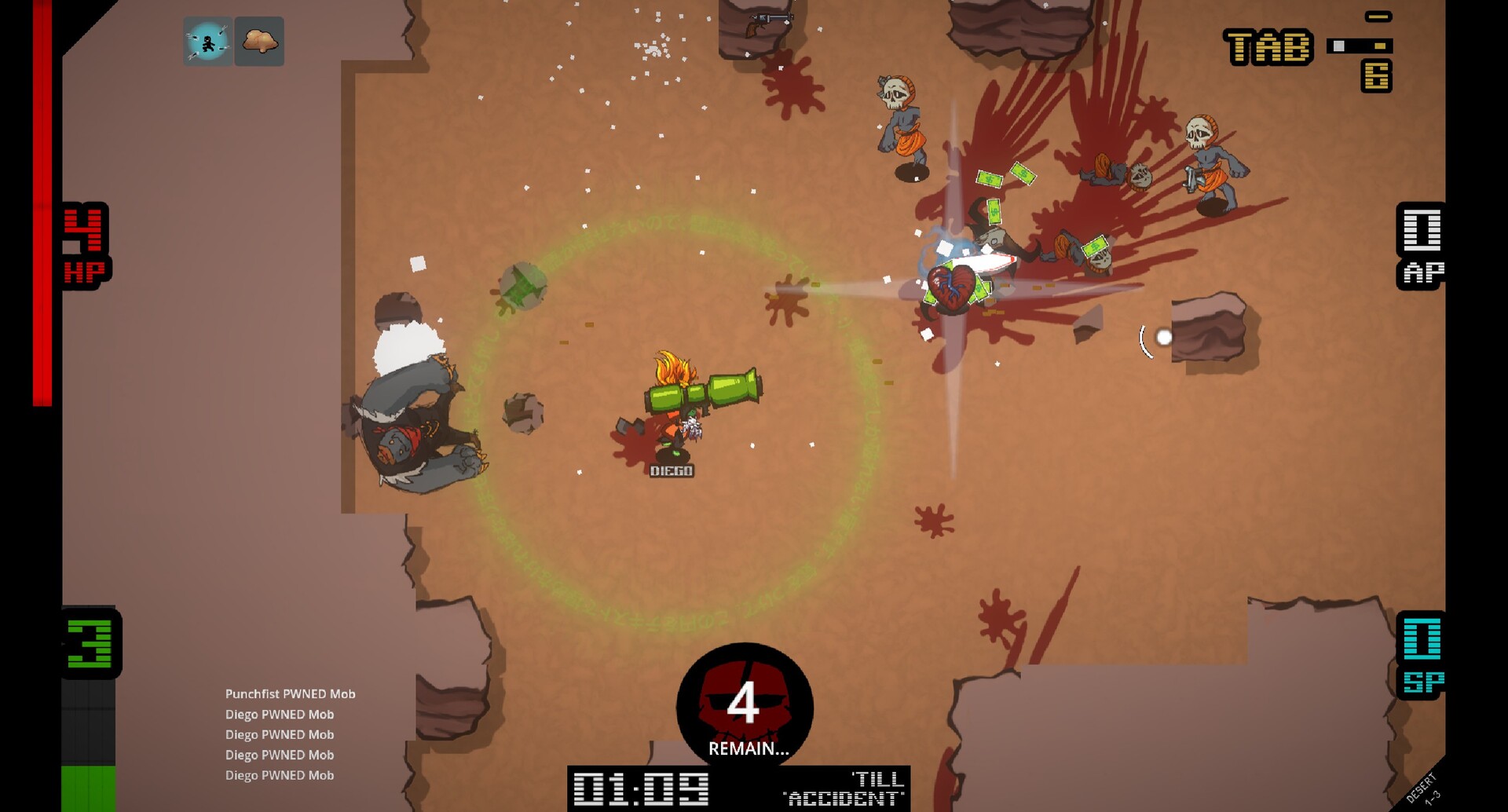Click the yellow TAB reload prompt
Viewport: 1508px width, 812px height.
click(1268, 46)
